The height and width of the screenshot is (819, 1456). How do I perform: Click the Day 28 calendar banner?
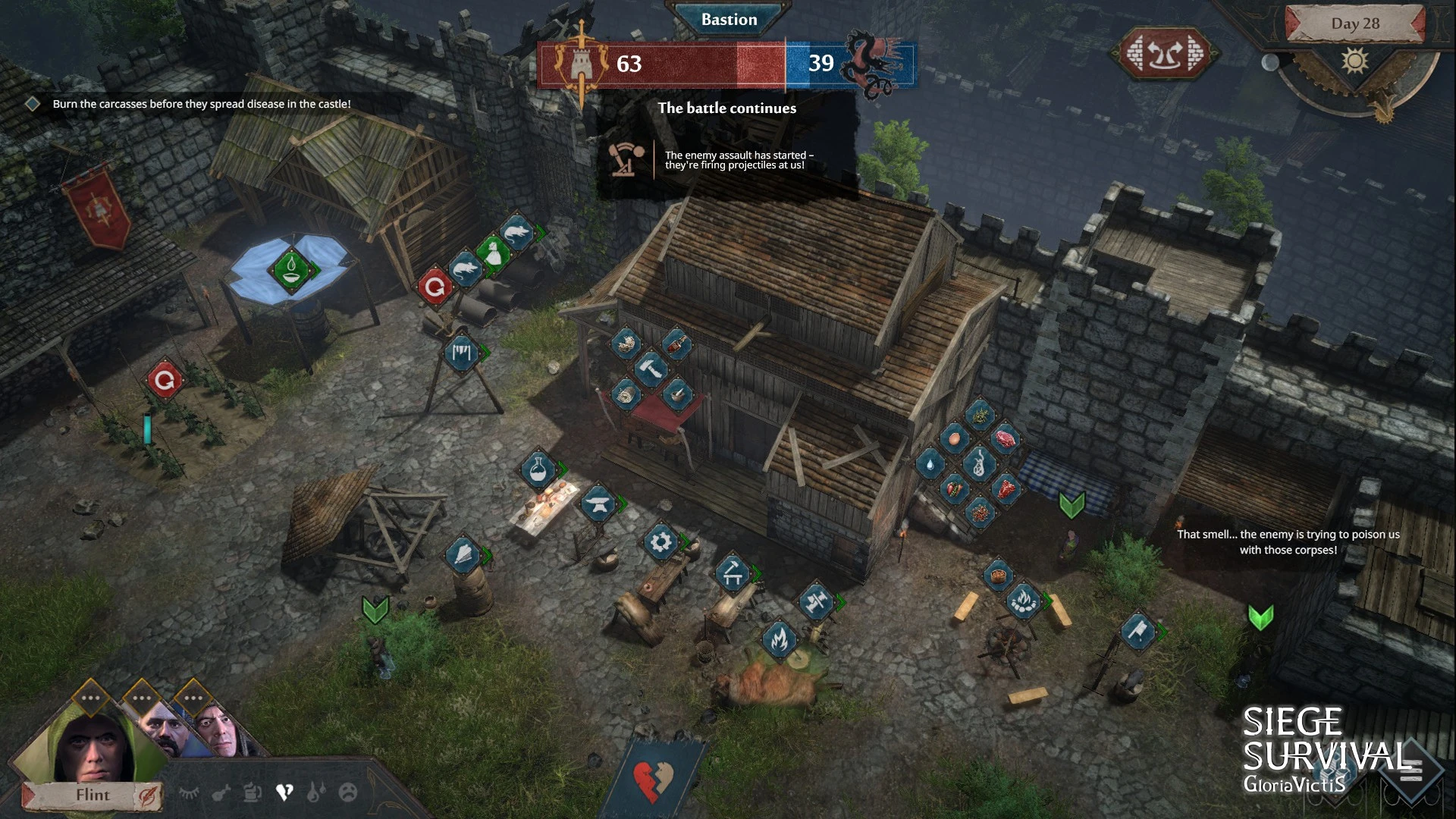[x=1355, y=24]
